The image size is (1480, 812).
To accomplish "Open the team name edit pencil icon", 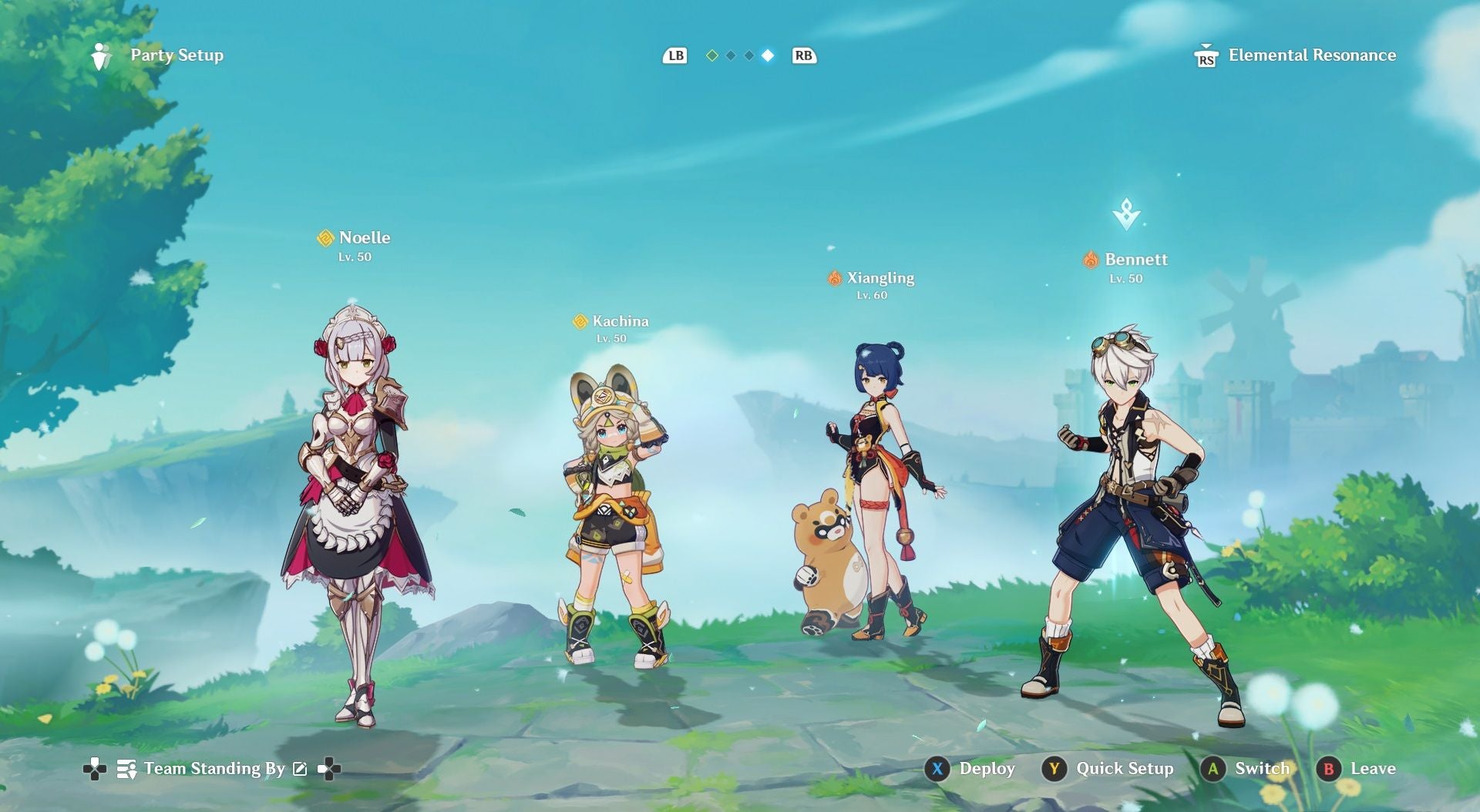I will [300, 769].
